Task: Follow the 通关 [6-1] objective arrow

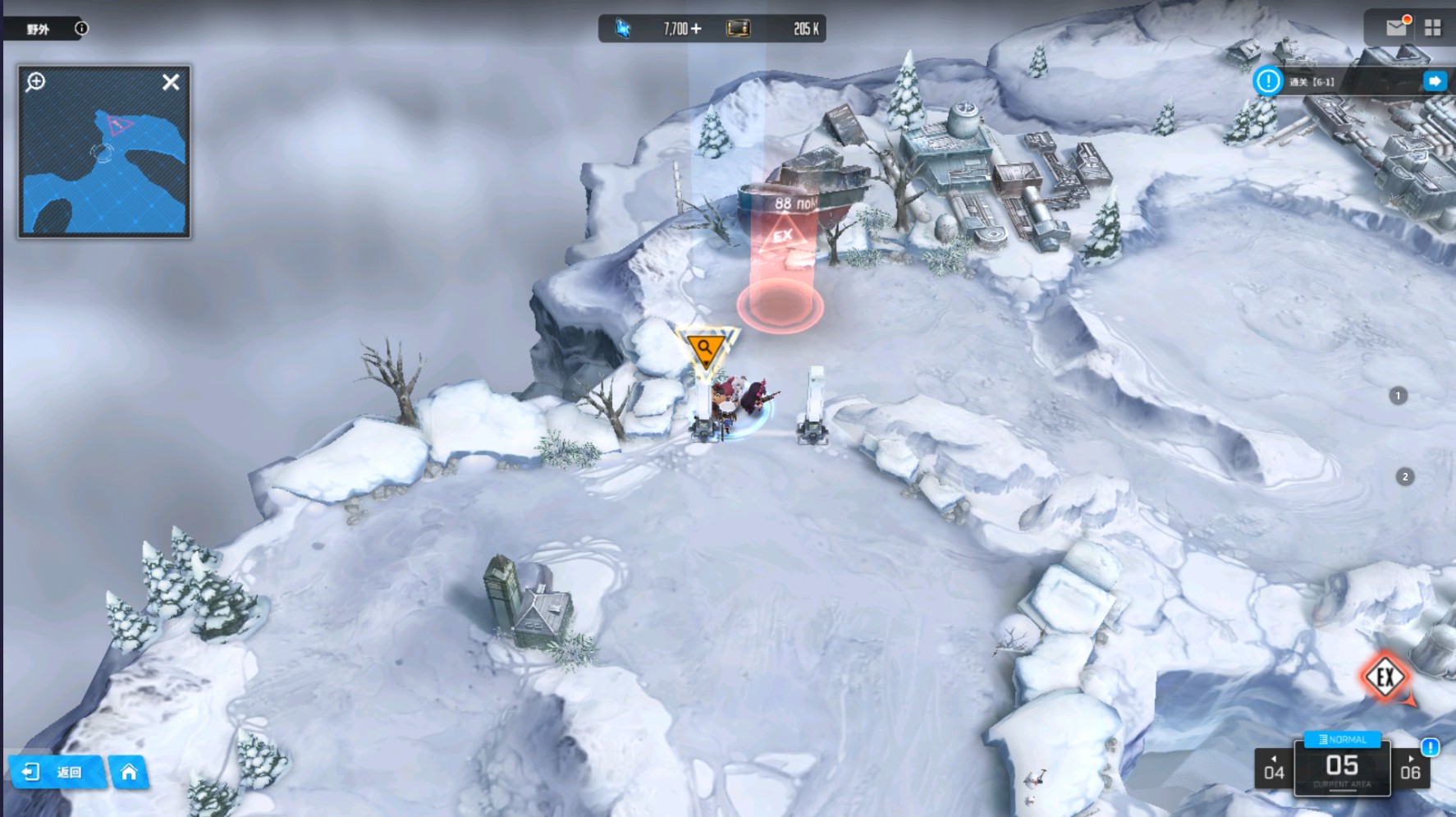Action: pos(1435,81)
